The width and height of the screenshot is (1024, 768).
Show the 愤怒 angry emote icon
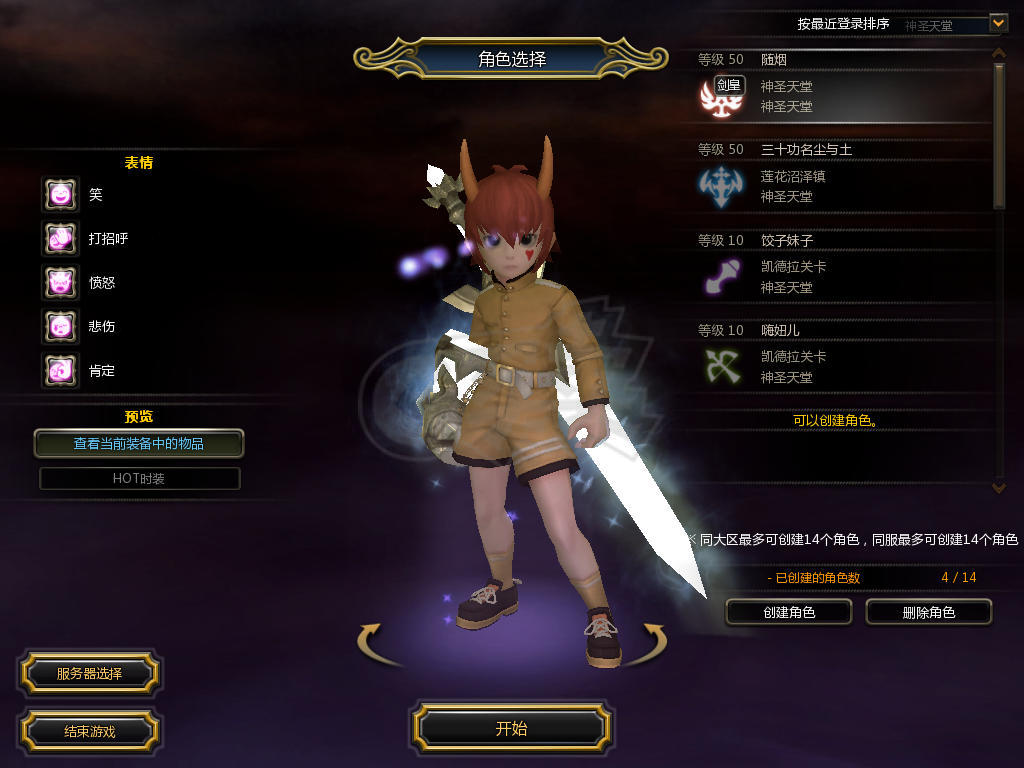[x=60, y=282]
